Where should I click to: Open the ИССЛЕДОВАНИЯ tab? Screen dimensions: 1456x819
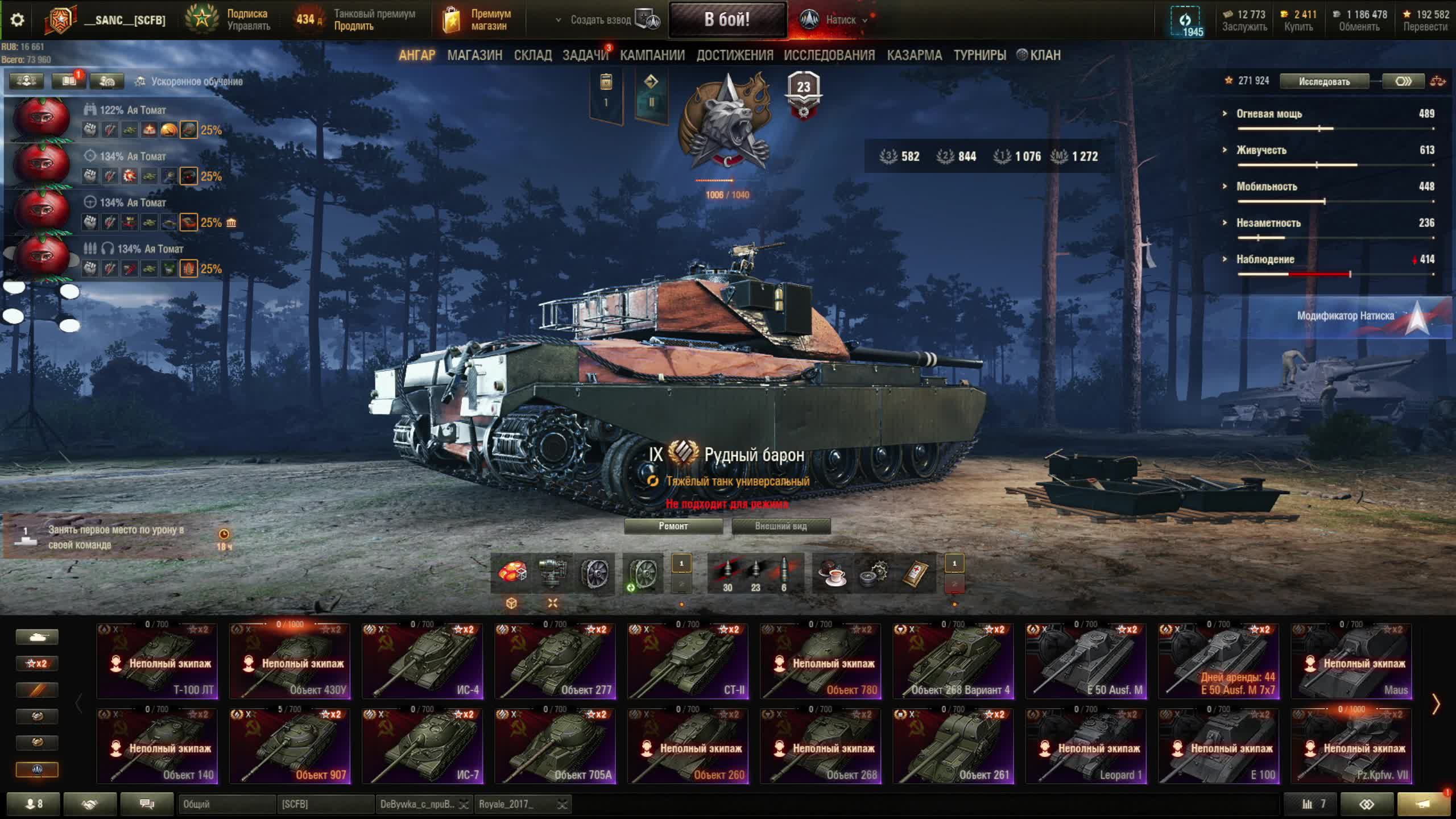[x=829, y=55]
